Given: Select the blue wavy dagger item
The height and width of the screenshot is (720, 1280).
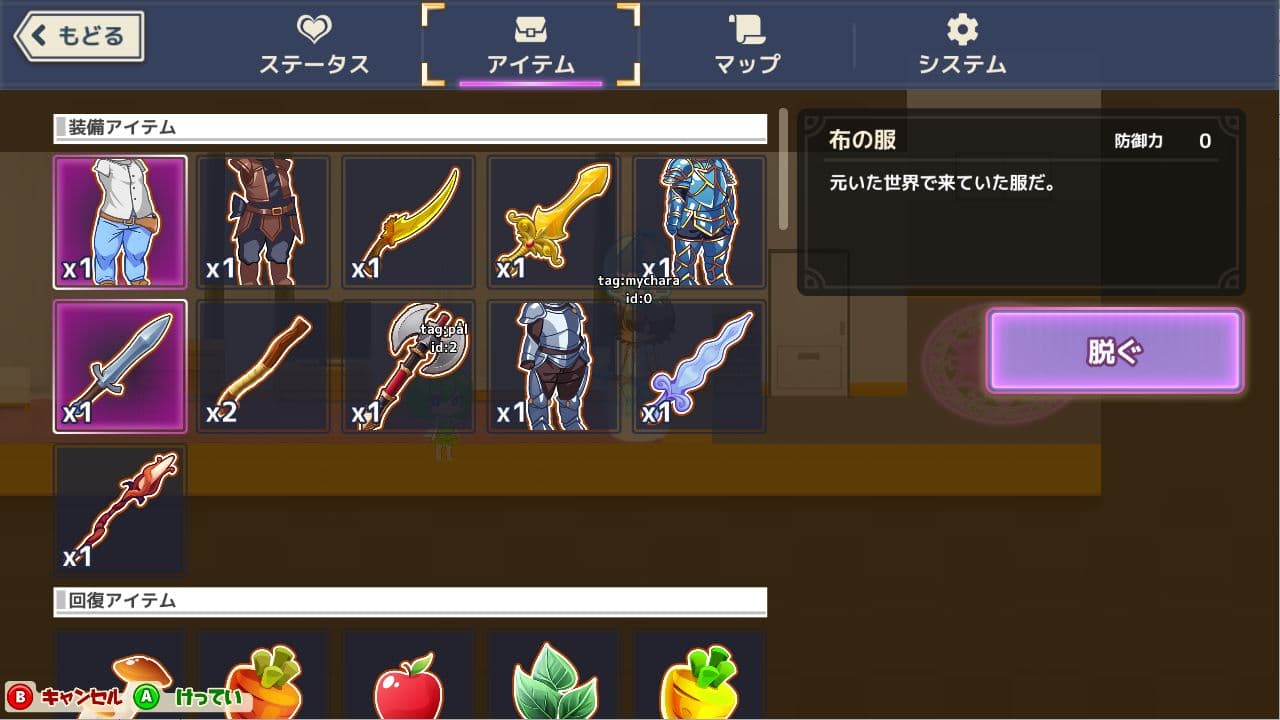Looking at the screenshot, I should (x=696, y=366).
